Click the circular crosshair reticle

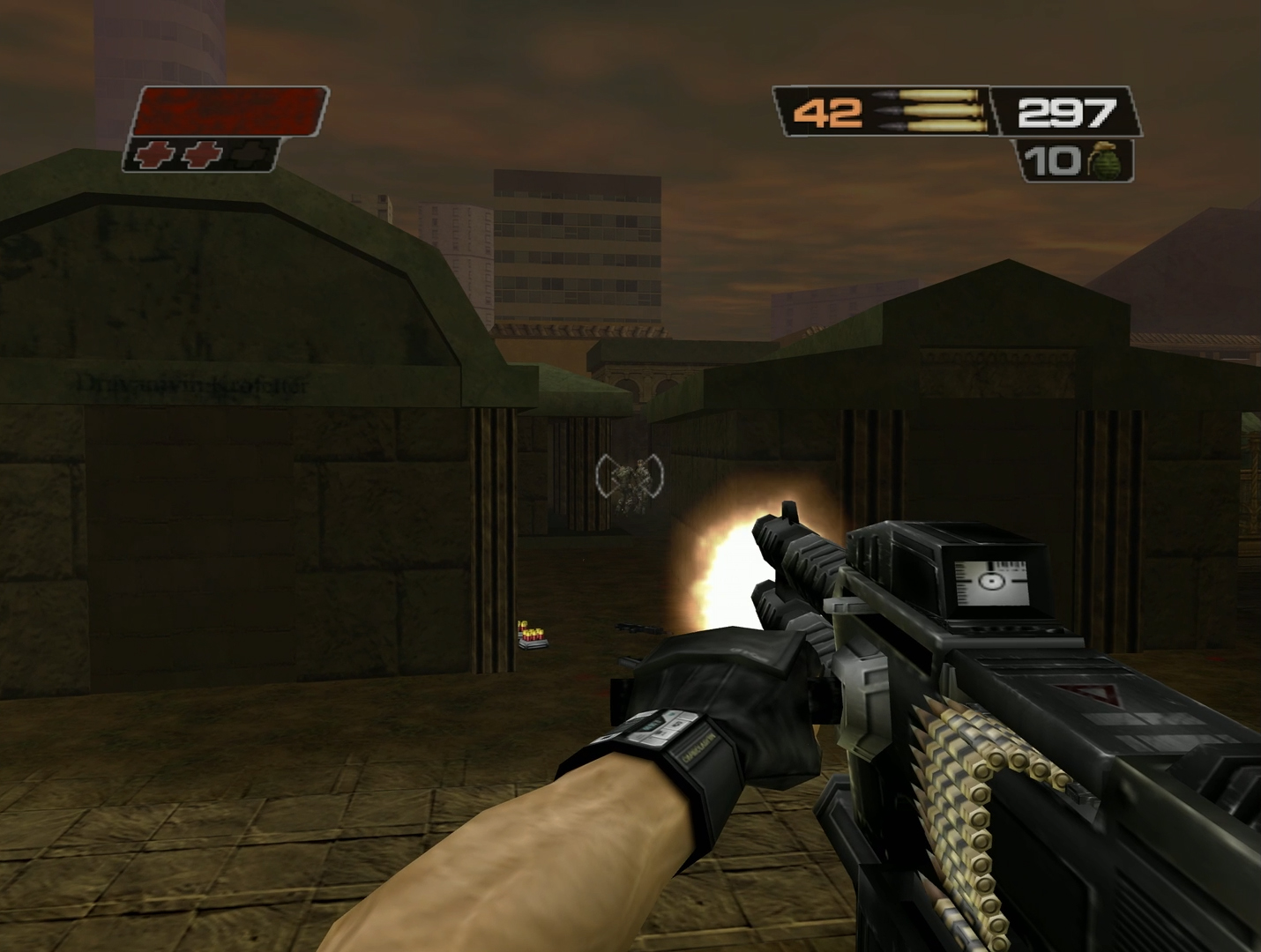tap(629, 474)
